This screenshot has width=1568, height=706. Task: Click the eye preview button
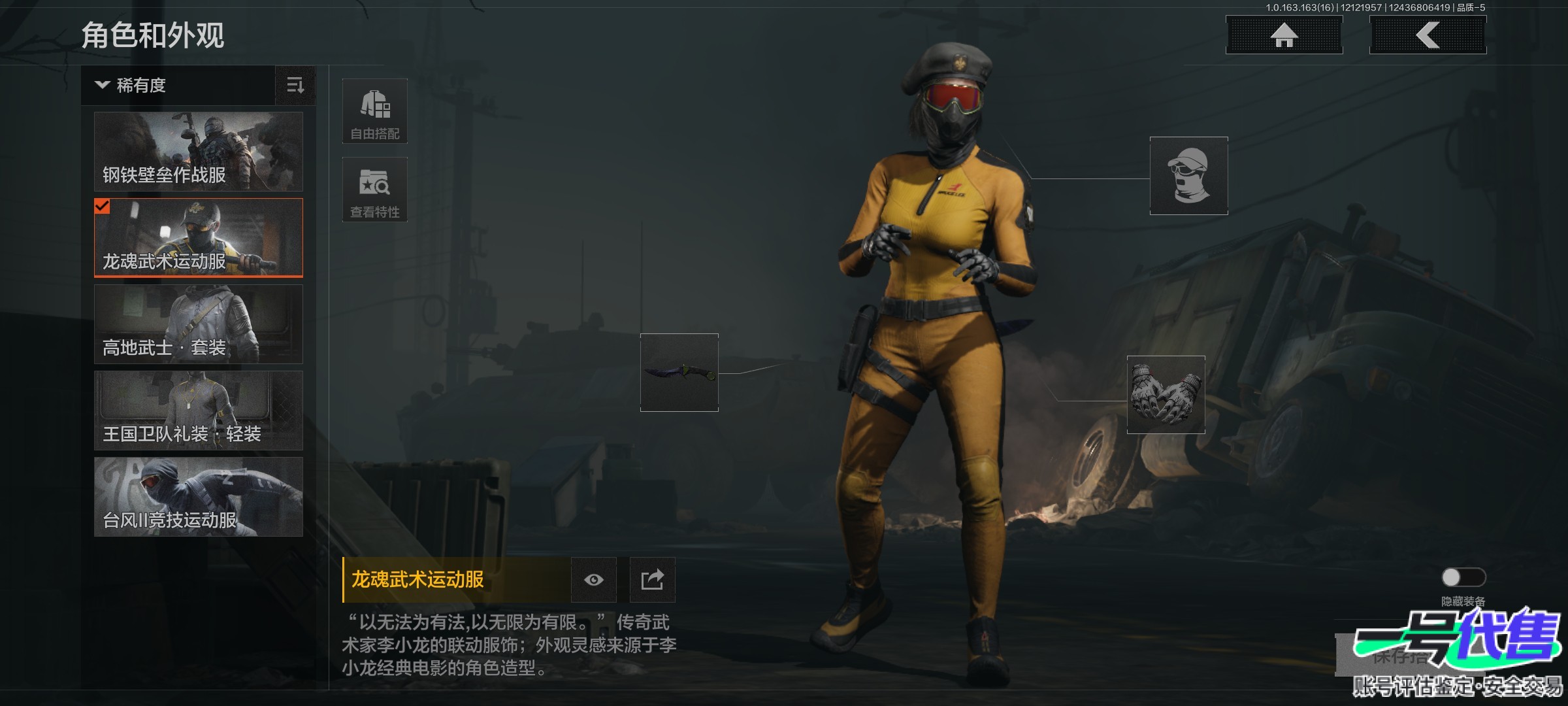click(594, 580)
